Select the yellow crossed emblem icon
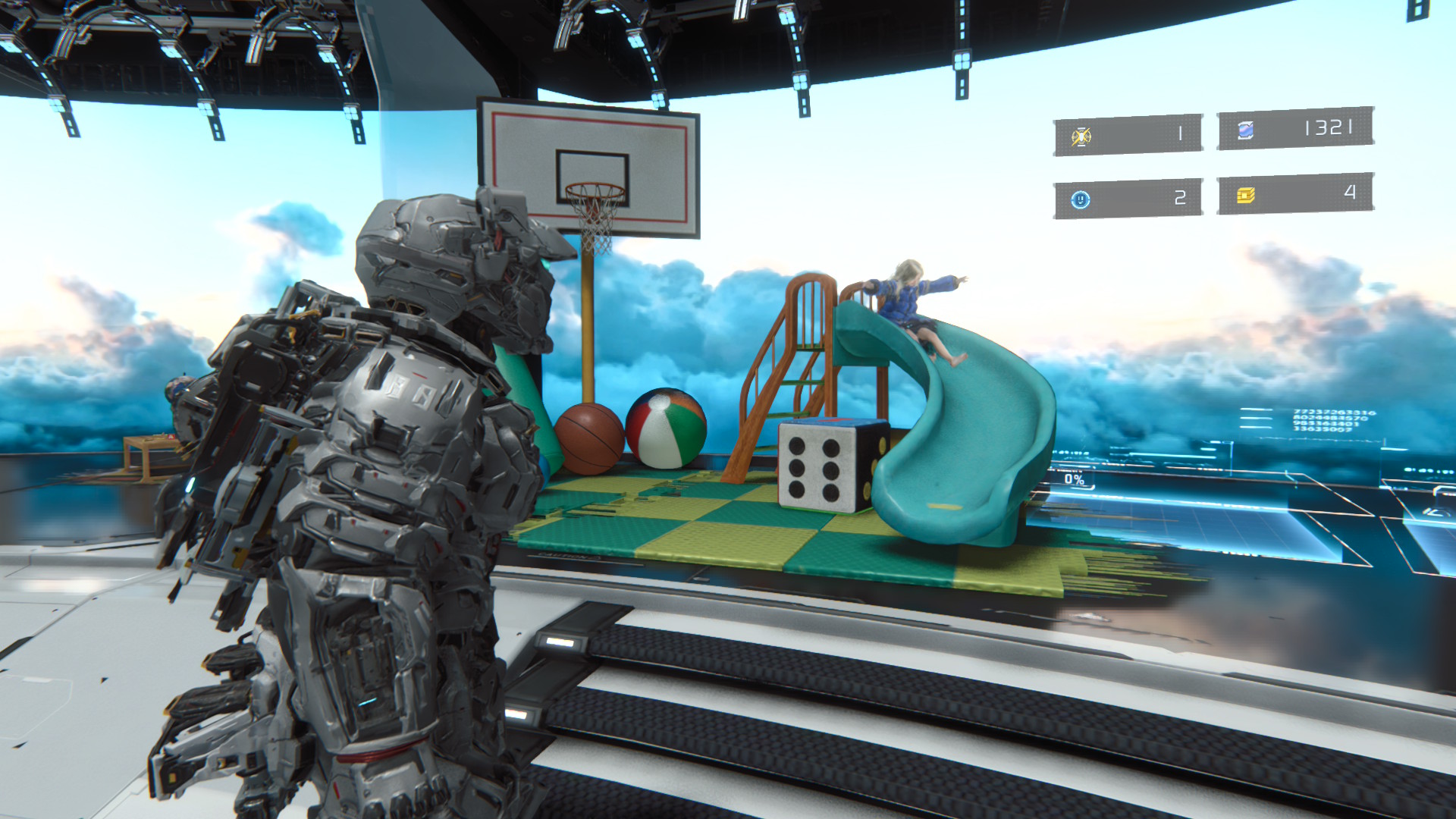The height and width of the screenshot is (819, 1456). 1081,136
